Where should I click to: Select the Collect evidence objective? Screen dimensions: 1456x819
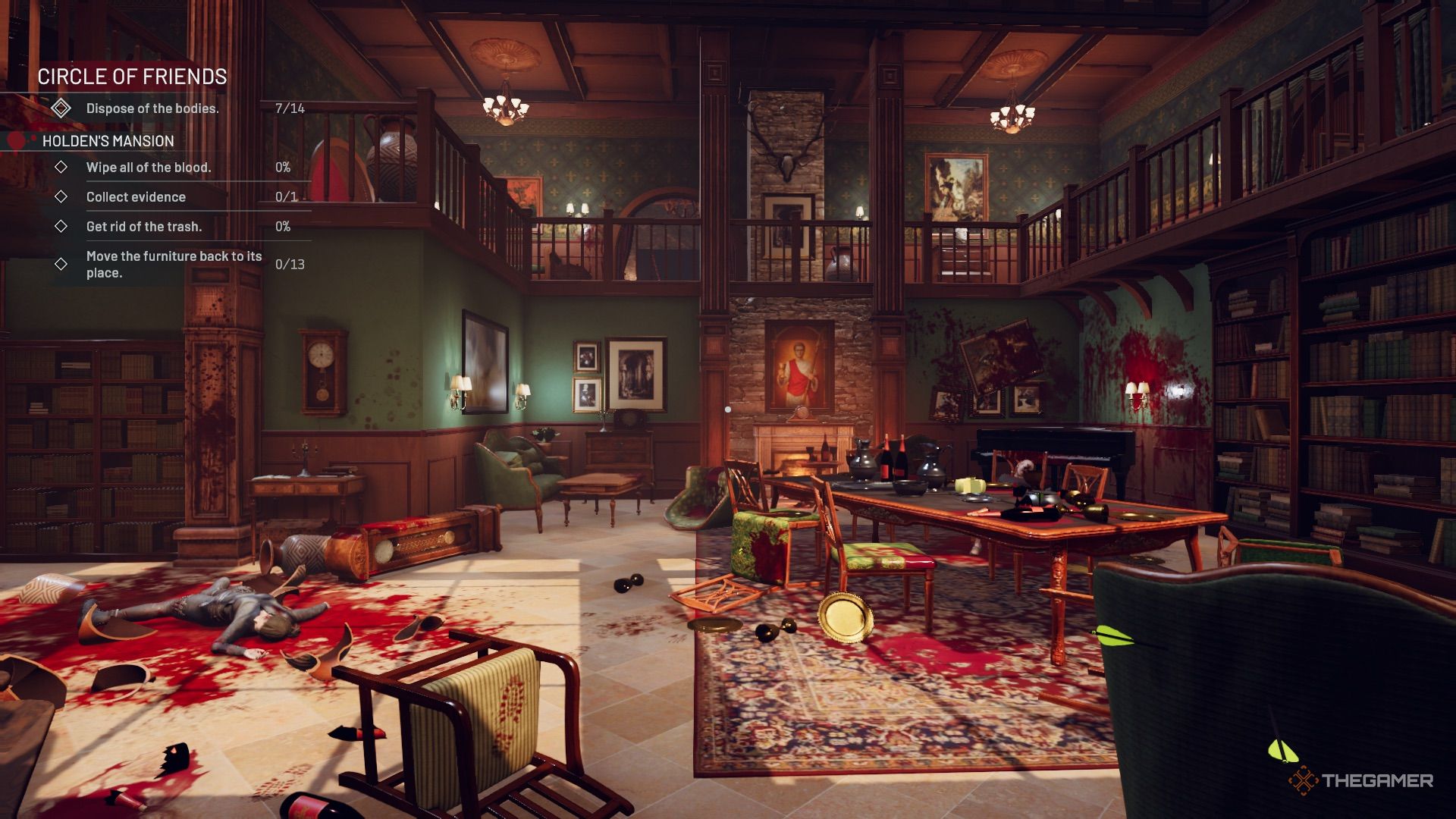coord(136,197)
